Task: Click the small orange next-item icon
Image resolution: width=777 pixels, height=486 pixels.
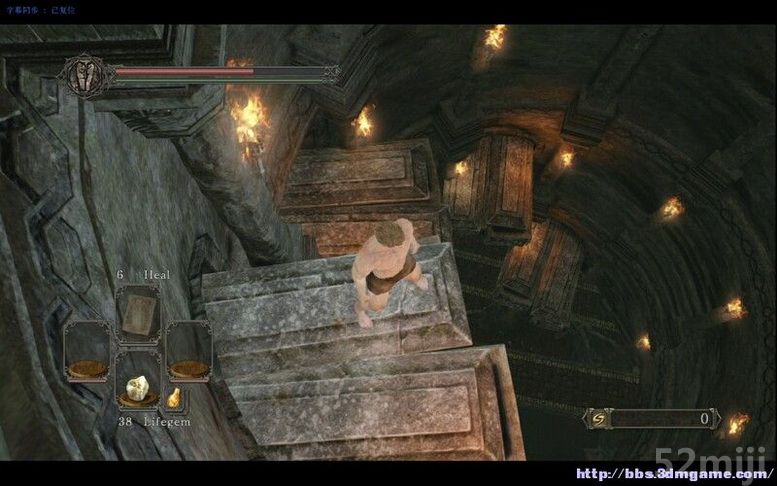Action: 173,398
